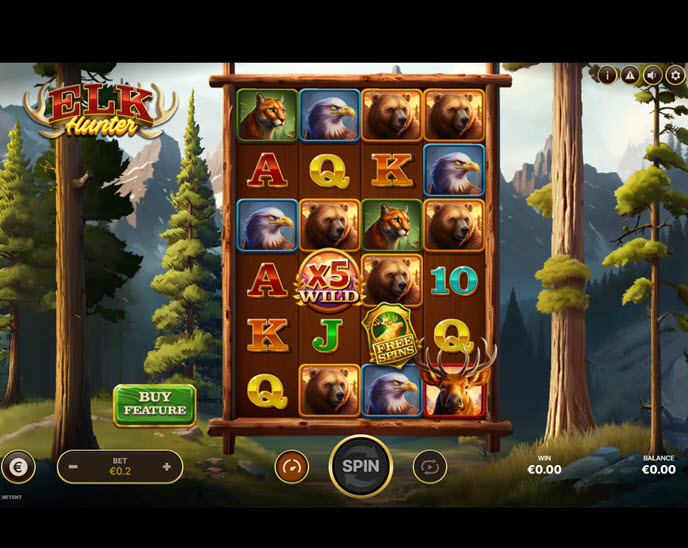Increase the bet amount with plus
This screenshot has height=548, width=688.
(x=166, y=466)
